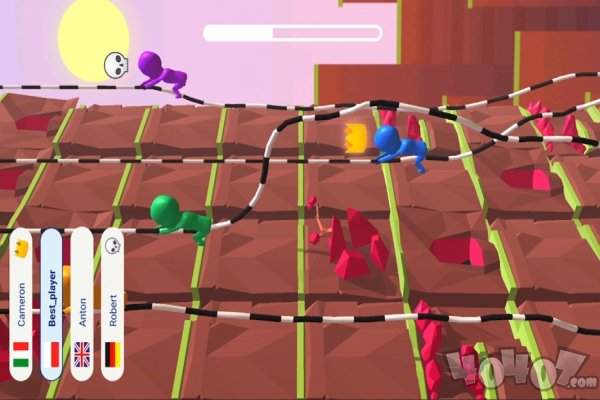The height and width of the screenshot is (400, 600).
Task: Select Cameron's row in the leaderboard
Action: (22, 305)
